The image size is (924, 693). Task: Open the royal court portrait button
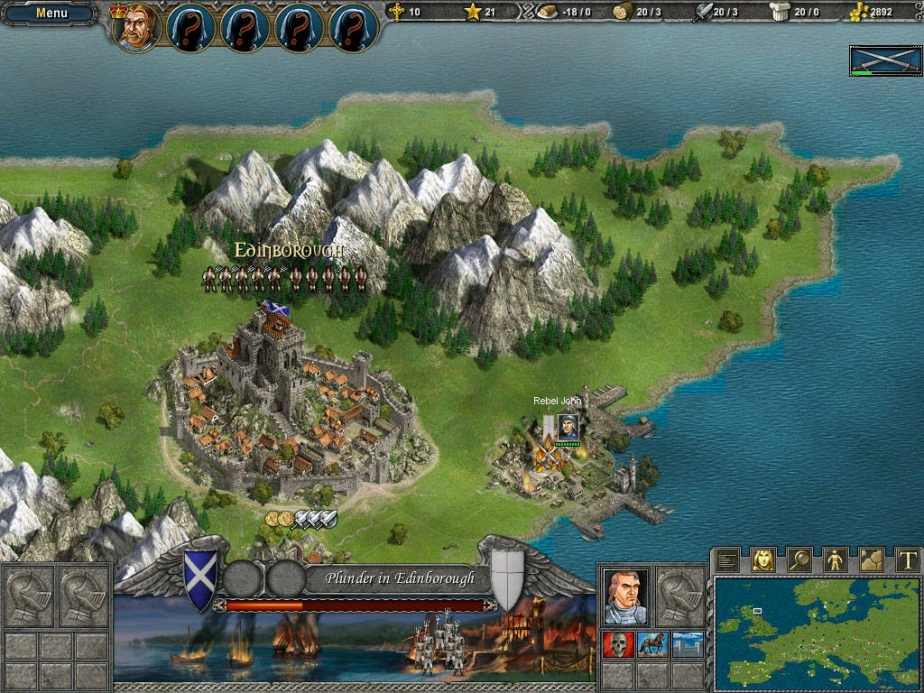coord(763,561)
